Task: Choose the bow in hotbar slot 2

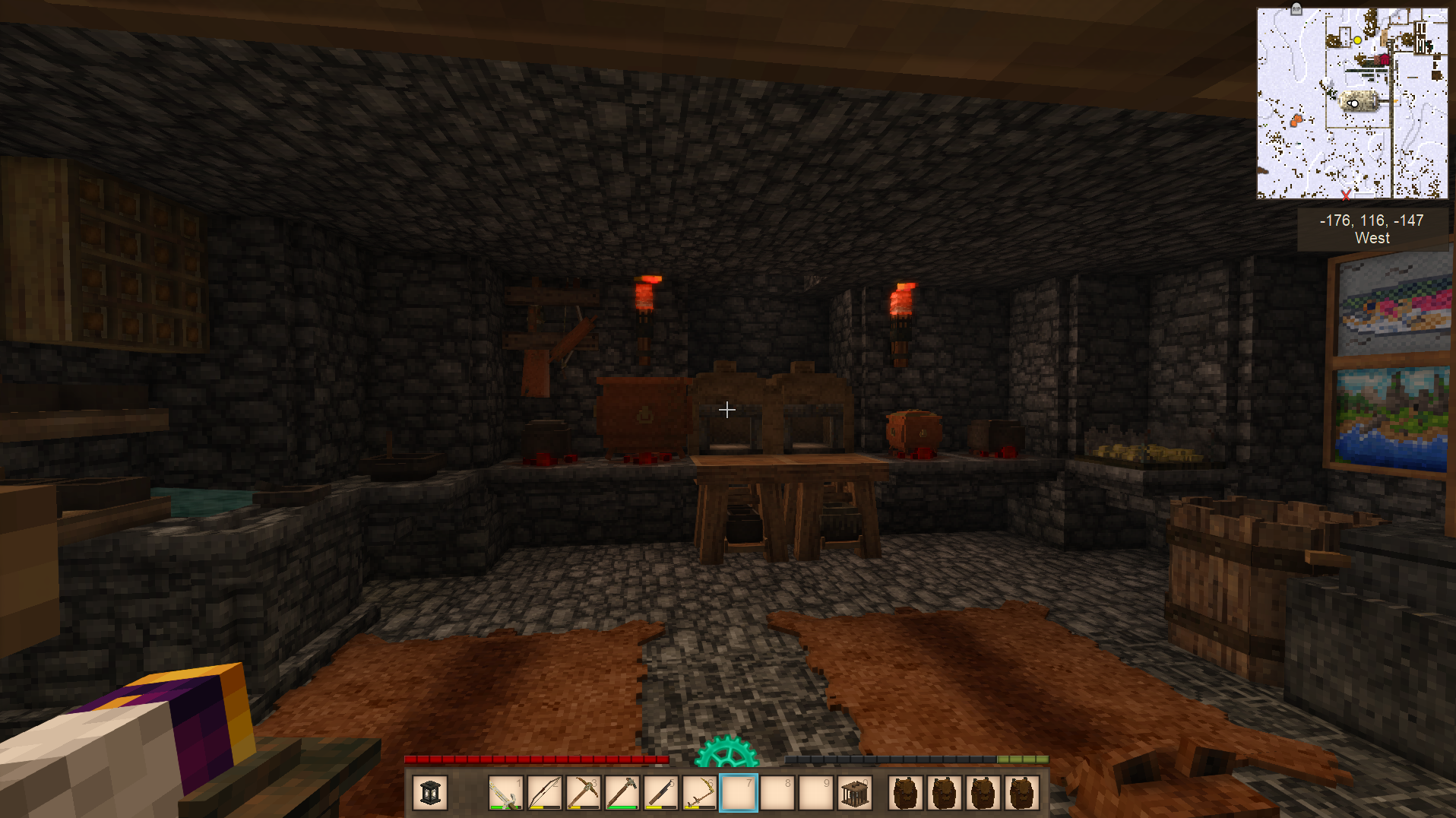Action: point(544,793)
